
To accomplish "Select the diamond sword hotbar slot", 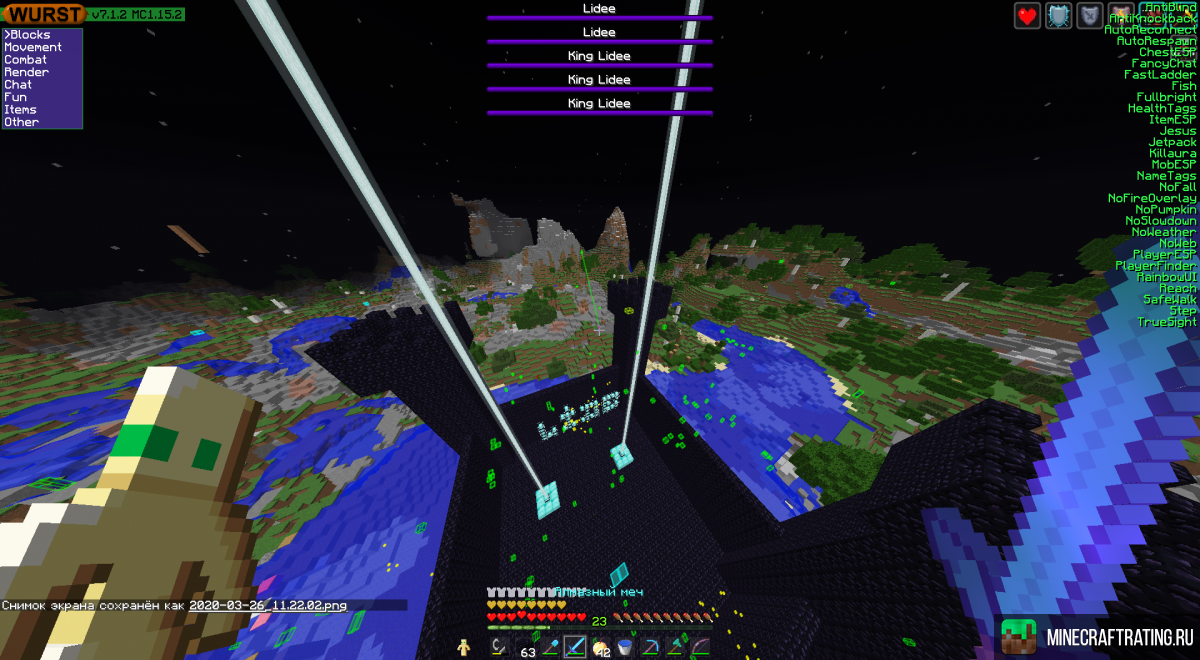I will (575, 648).
